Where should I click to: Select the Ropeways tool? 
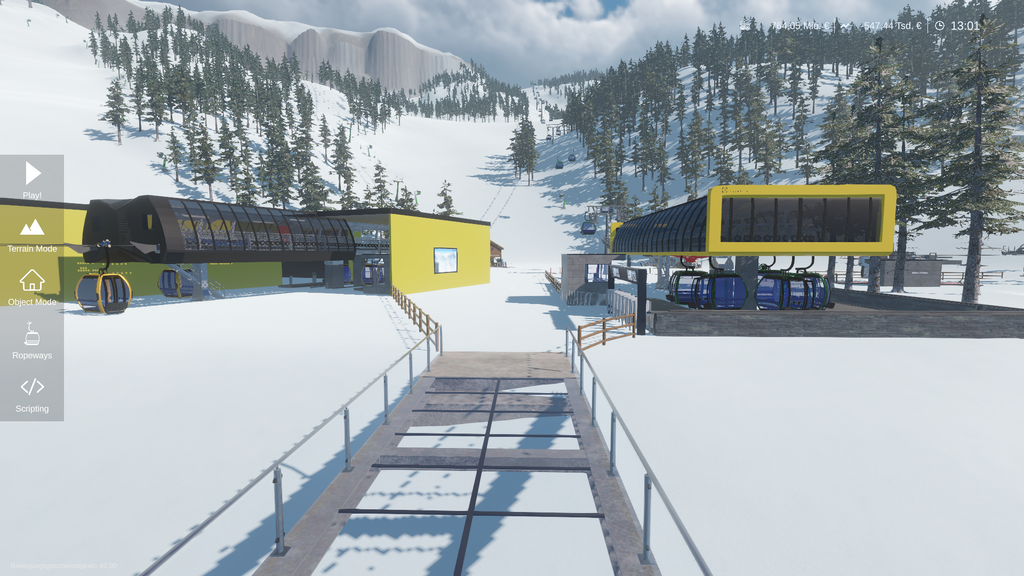(32, 340)
